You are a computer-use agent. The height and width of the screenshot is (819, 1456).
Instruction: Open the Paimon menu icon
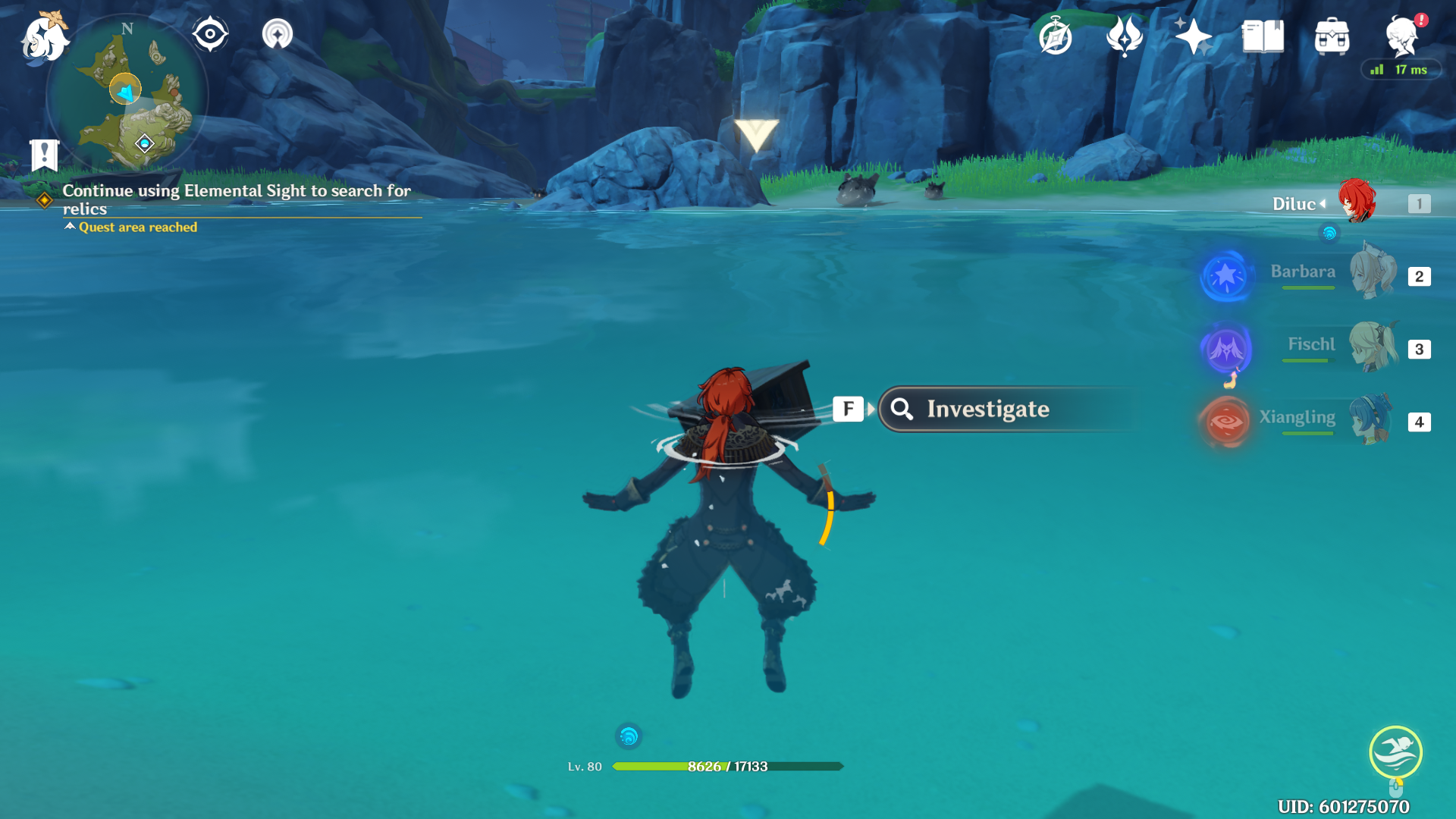coord(44,36)
